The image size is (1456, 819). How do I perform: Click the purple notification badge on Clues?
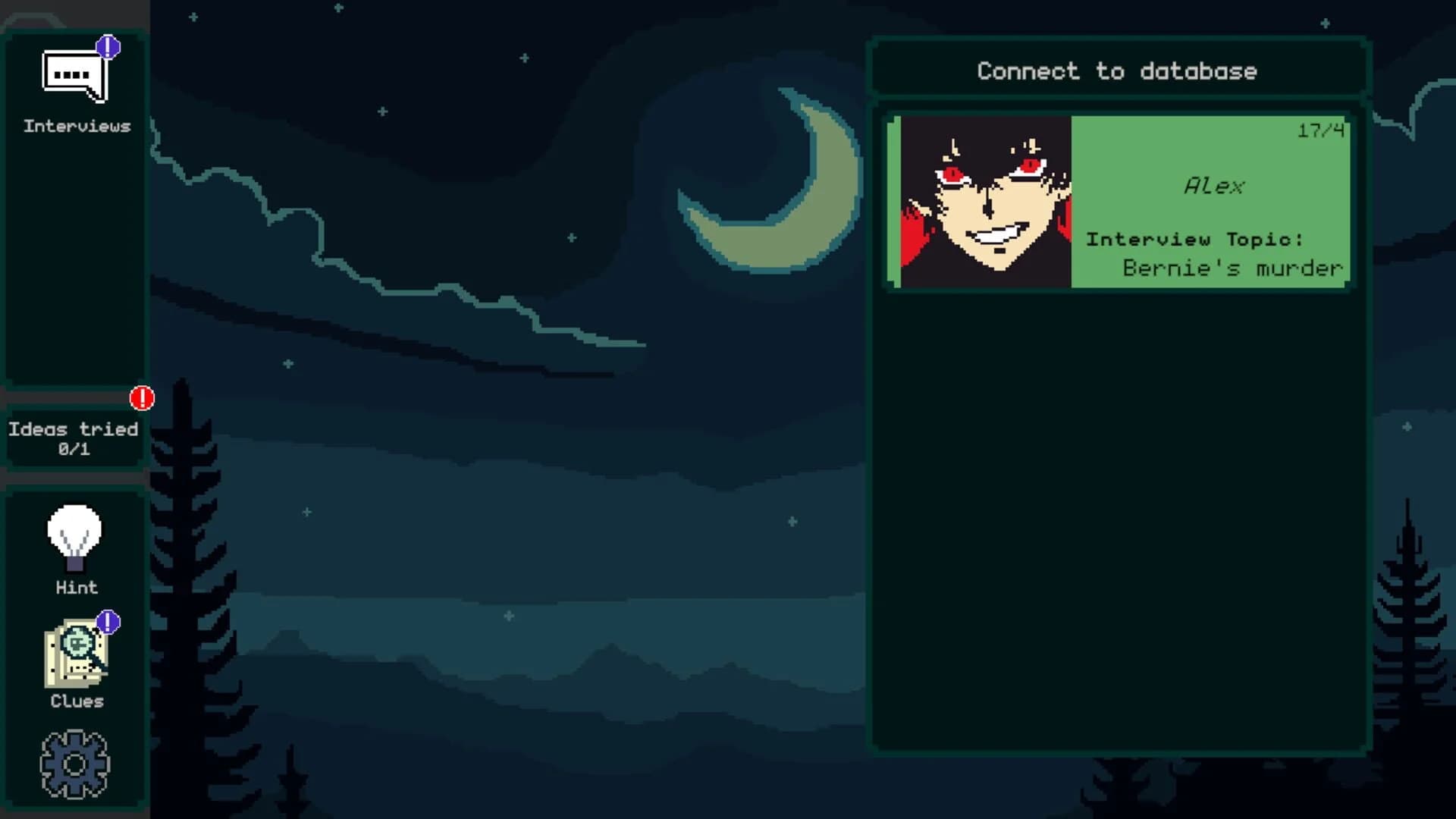click(108, 620)
